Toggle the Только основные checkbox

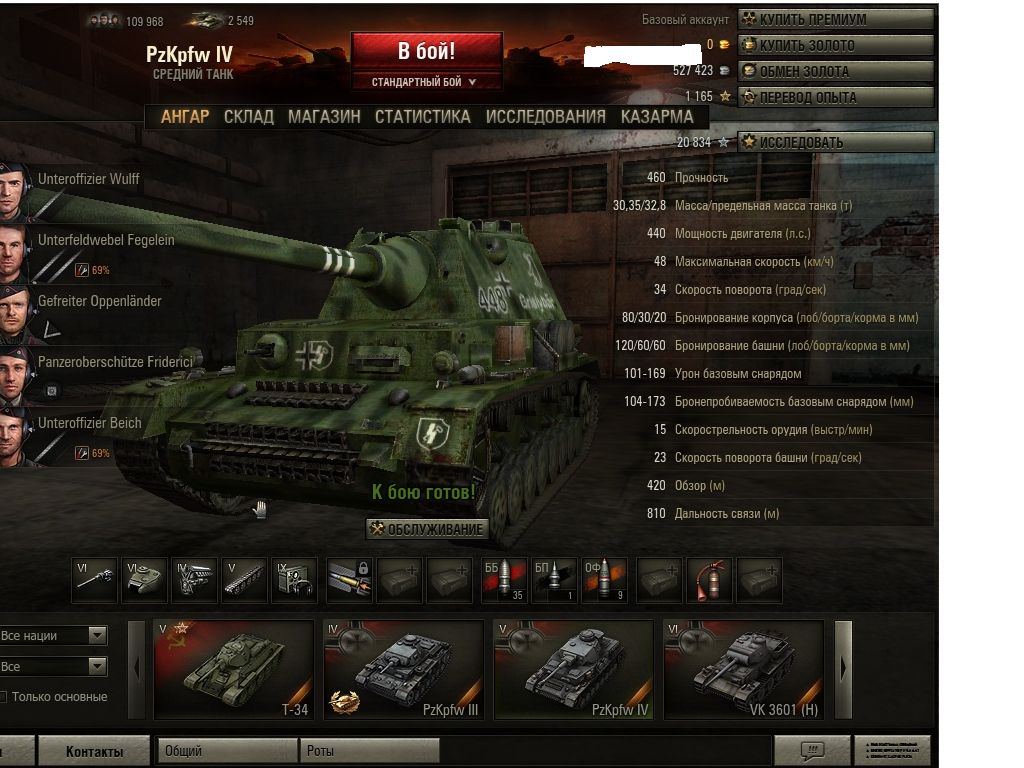click(3, 697)
